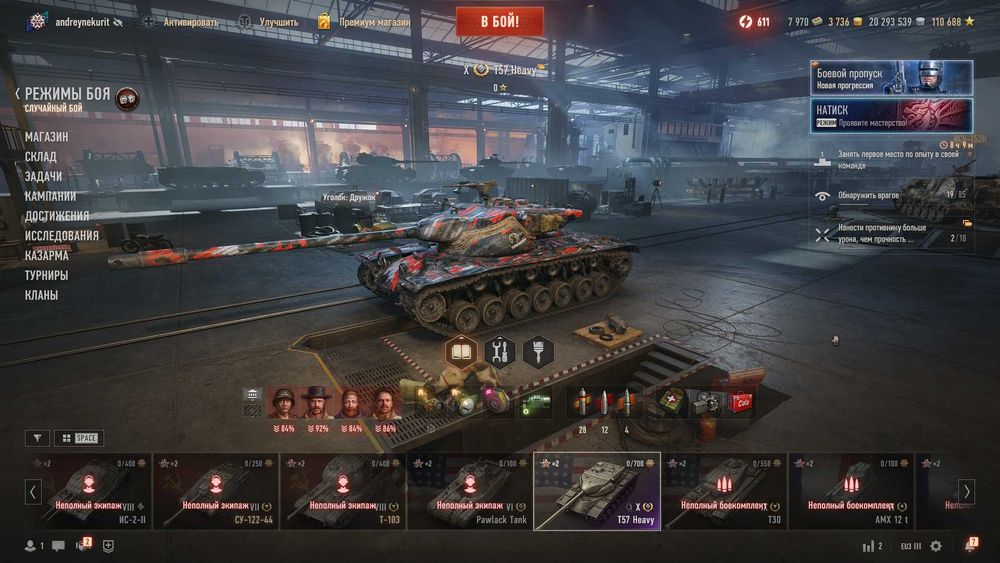Open the tank carousel filter
1000x563 pixels.
(36, 438)
